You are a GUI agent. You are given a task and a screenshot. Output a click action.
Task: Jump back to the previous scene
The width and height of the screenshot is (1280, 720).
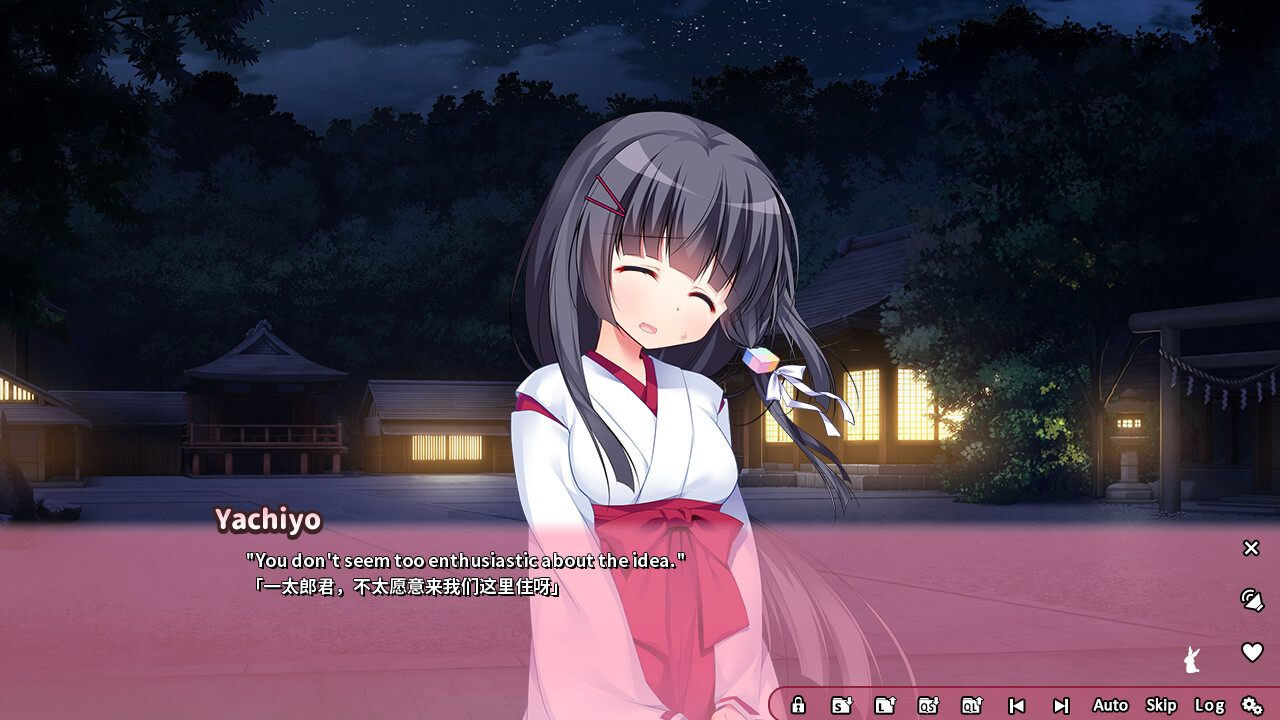point(1016,705)
